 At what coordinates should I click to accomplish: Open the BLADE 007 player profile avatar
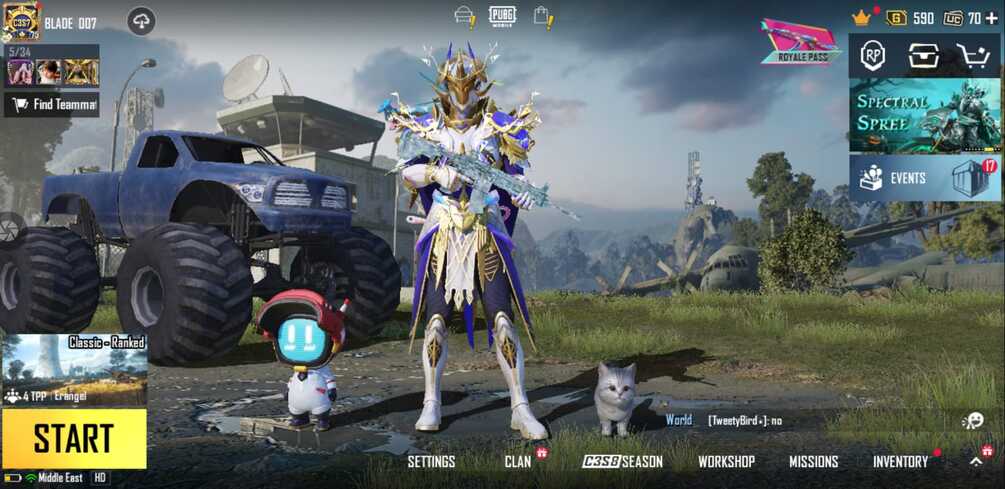(21, 21)
